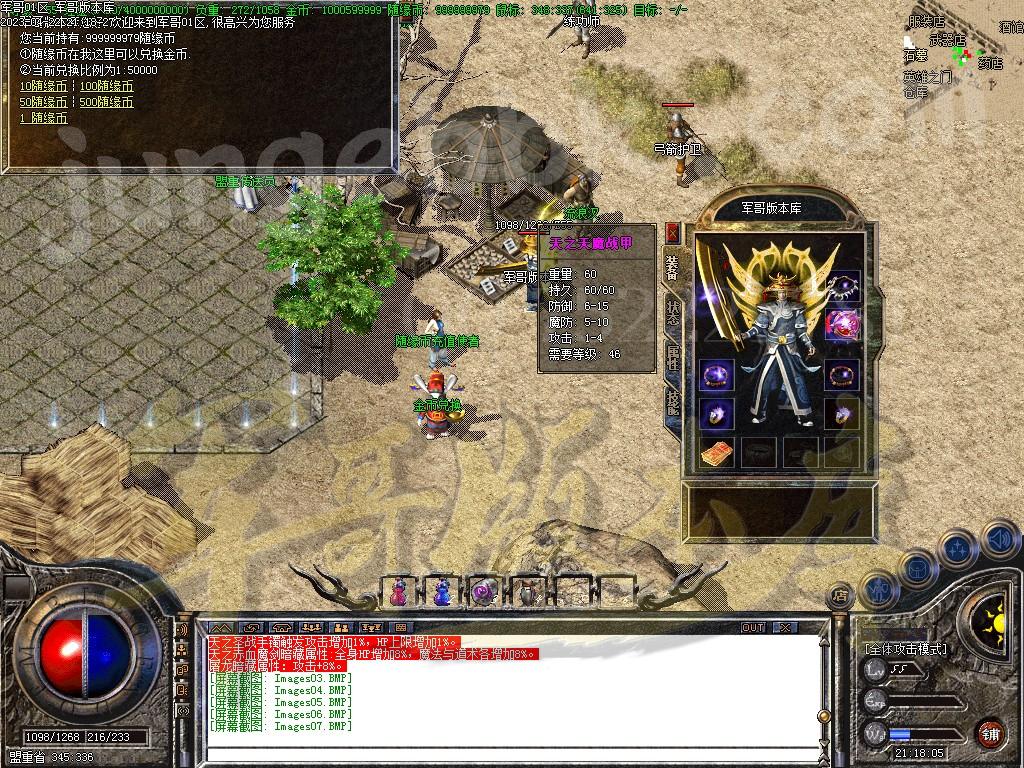Choose the 10随缘币 exchange option

pos(43,86)
